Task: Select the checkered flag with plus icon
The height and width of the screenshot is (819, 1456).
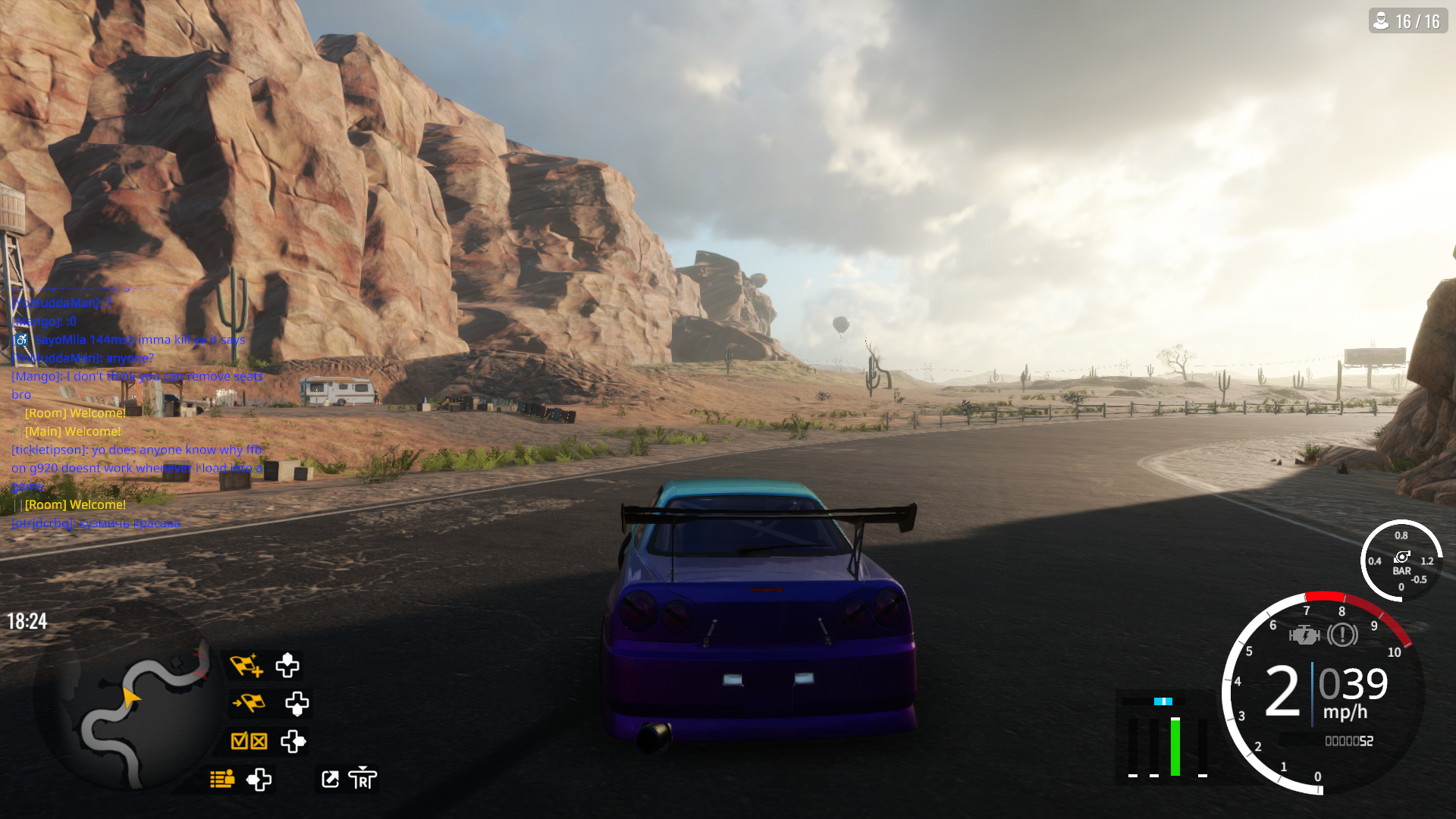Action: coord(246,665)
